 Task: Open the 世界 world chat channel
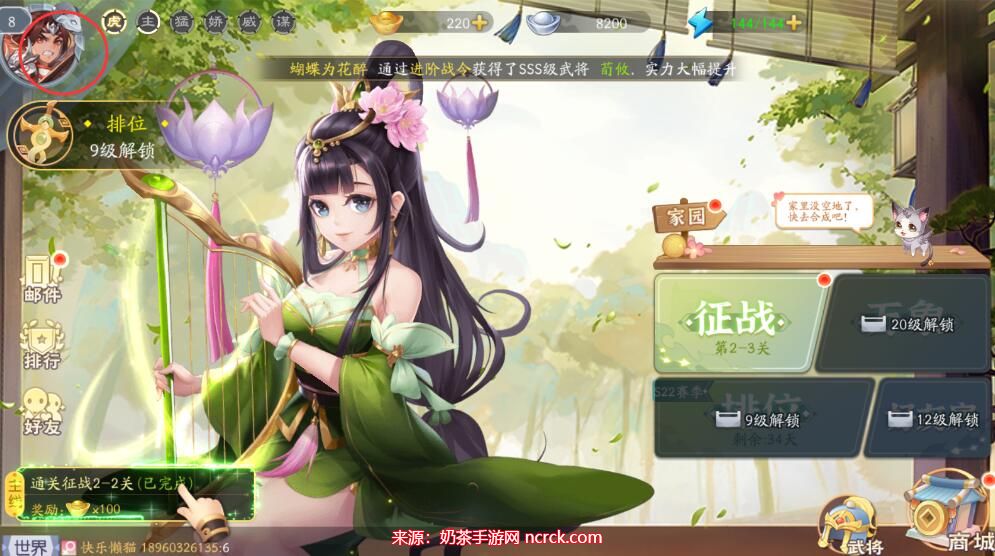[31, 545]
